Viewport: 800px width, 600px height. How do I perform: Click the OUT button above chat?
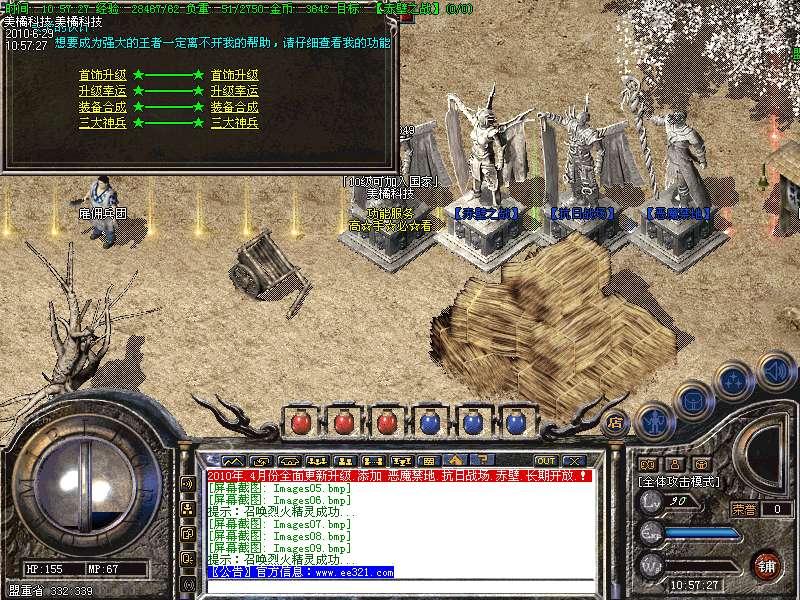pyautogui.click(x=546, y=460)
